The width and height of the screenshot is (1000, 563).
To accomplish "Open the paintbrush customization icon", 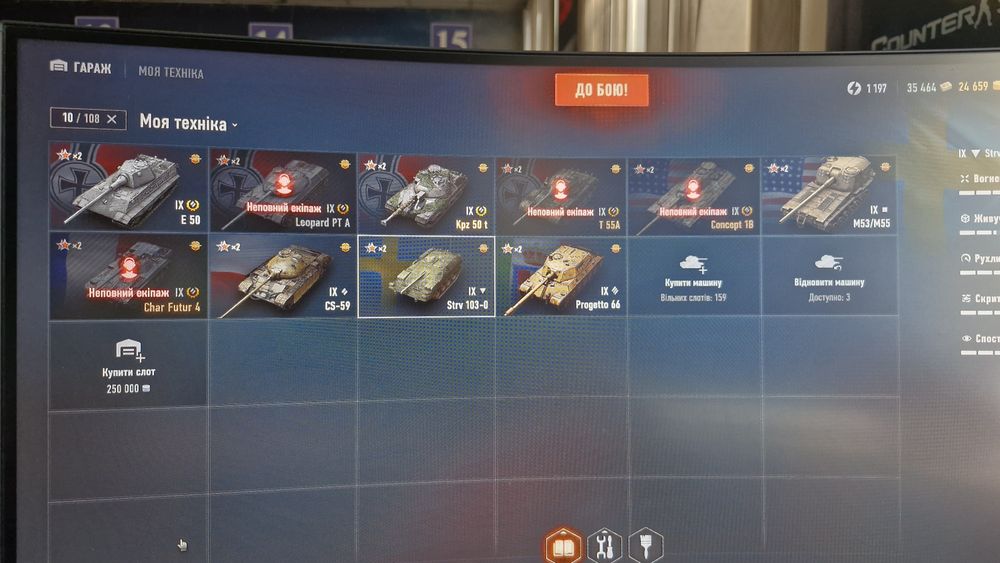I will coord(645,545).
